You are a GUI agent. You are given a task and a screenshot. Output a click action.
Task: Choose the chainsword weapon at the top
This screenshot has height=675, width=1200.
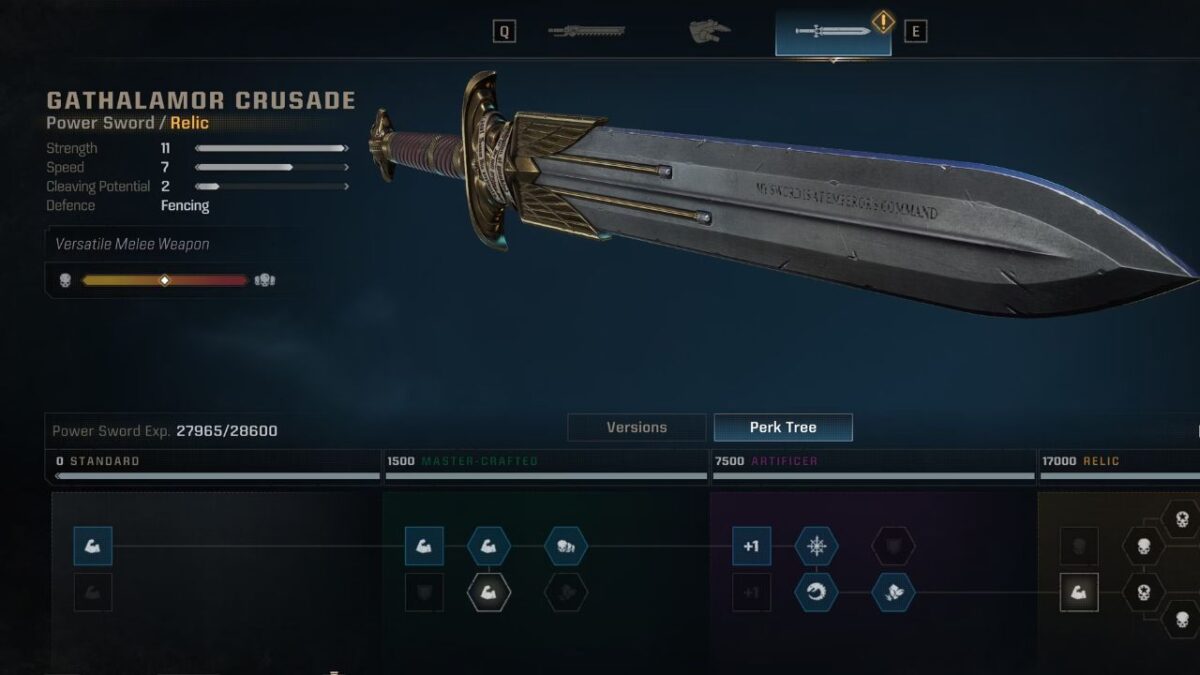tap(586, 31)
